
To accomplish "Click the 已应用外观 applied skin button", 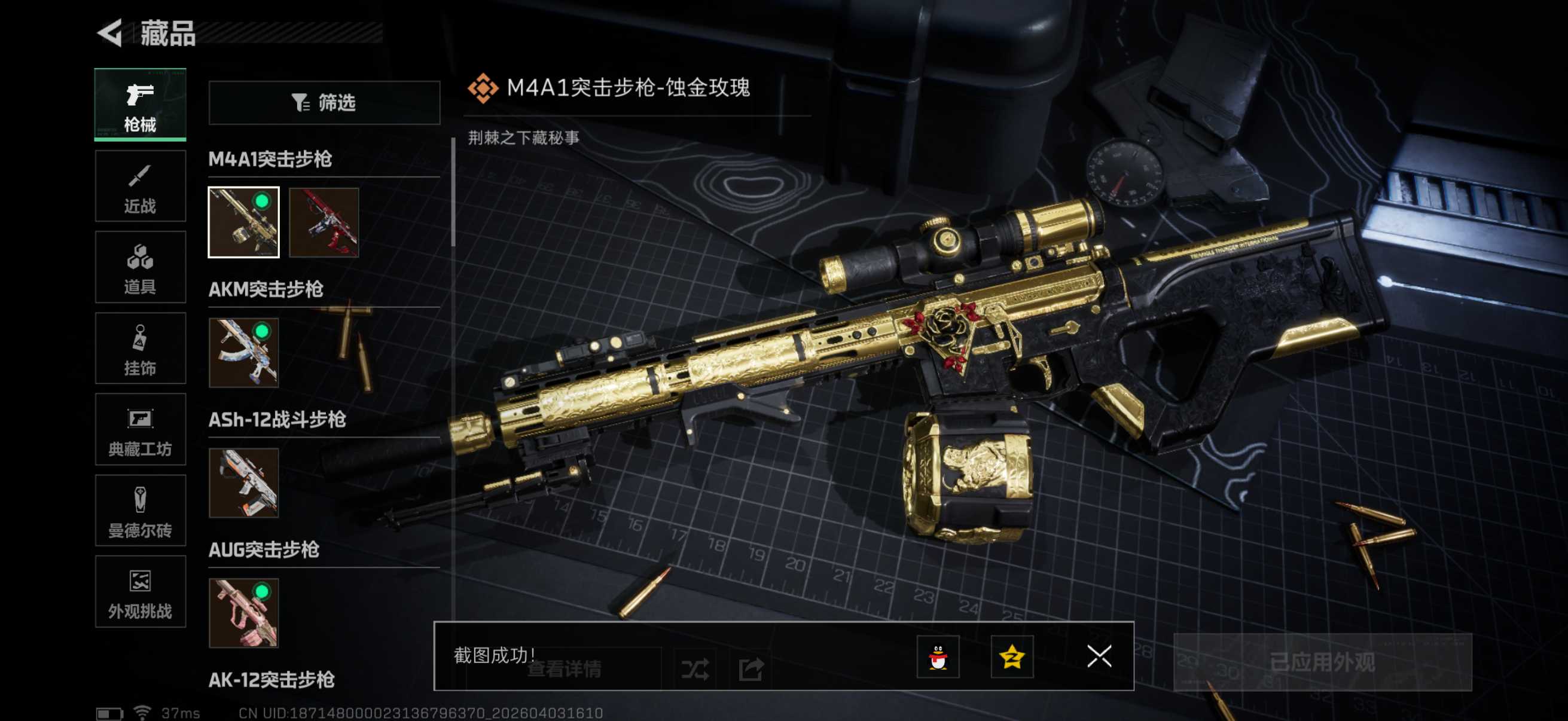I will pos(1322,662).
